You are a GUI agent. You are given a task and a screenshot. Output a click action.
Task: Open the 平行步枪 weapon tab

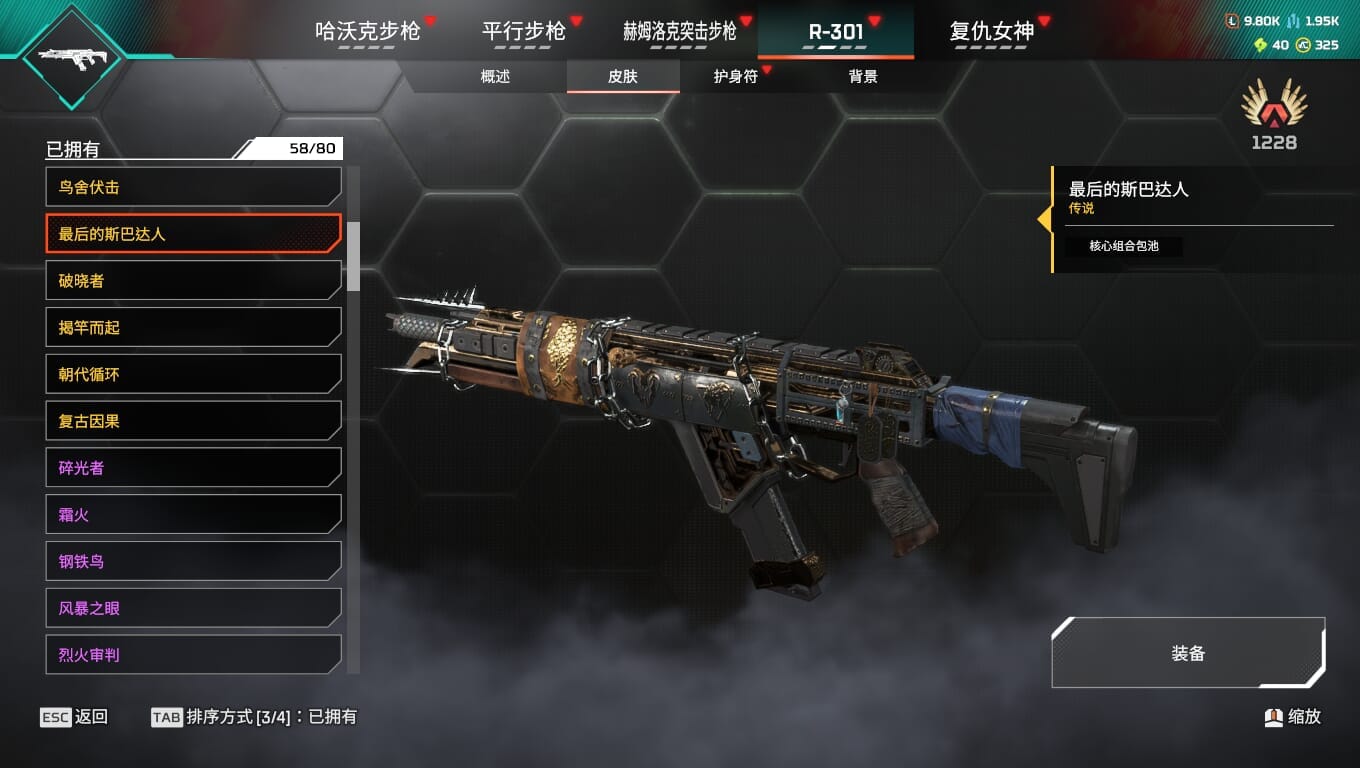[x=523, y=31]
